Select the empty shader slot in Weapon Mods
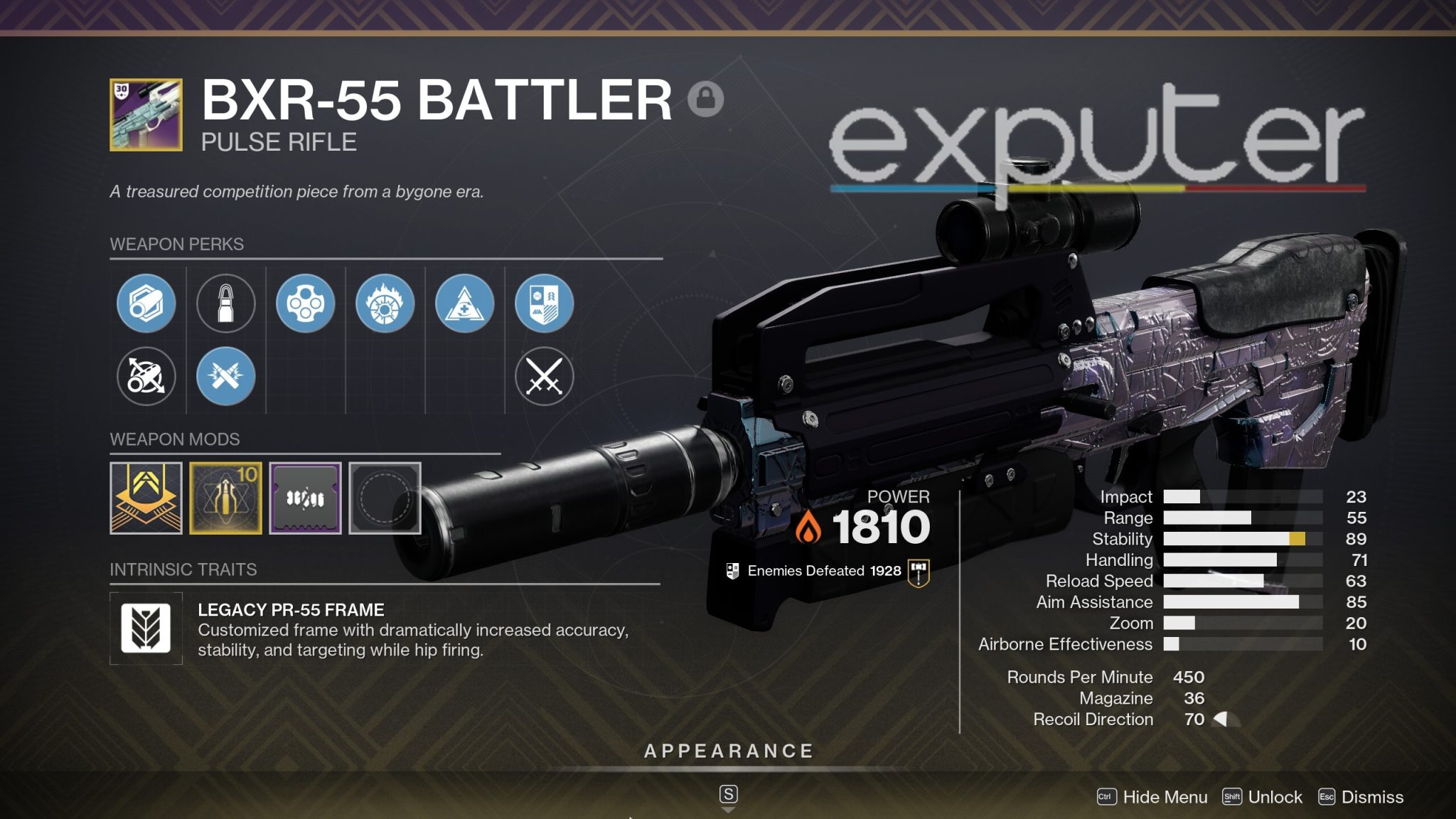The image size is (1456, 819). click(x=385, y=498)
